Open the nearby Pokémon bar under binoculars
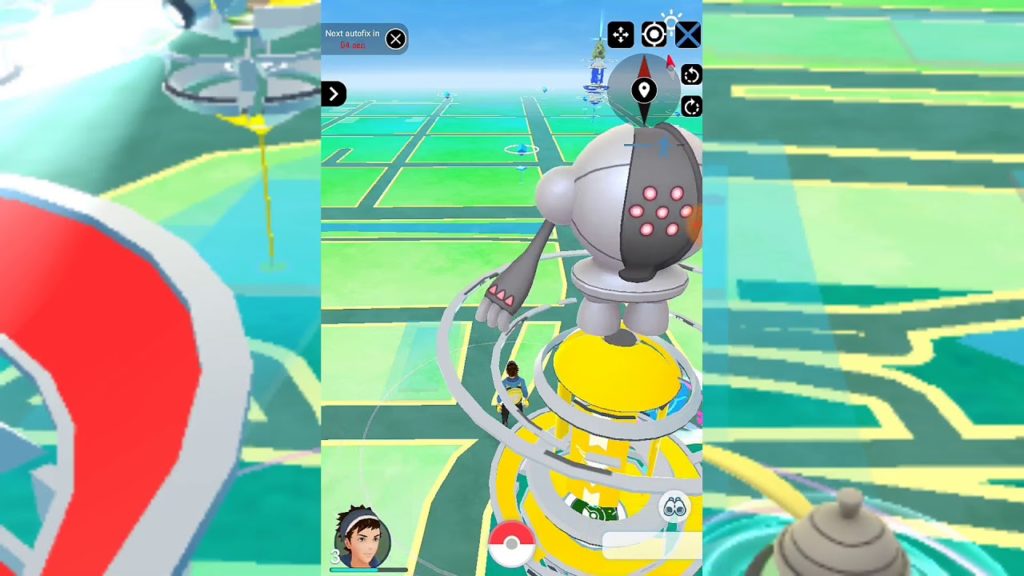 (x=651, y=545)
